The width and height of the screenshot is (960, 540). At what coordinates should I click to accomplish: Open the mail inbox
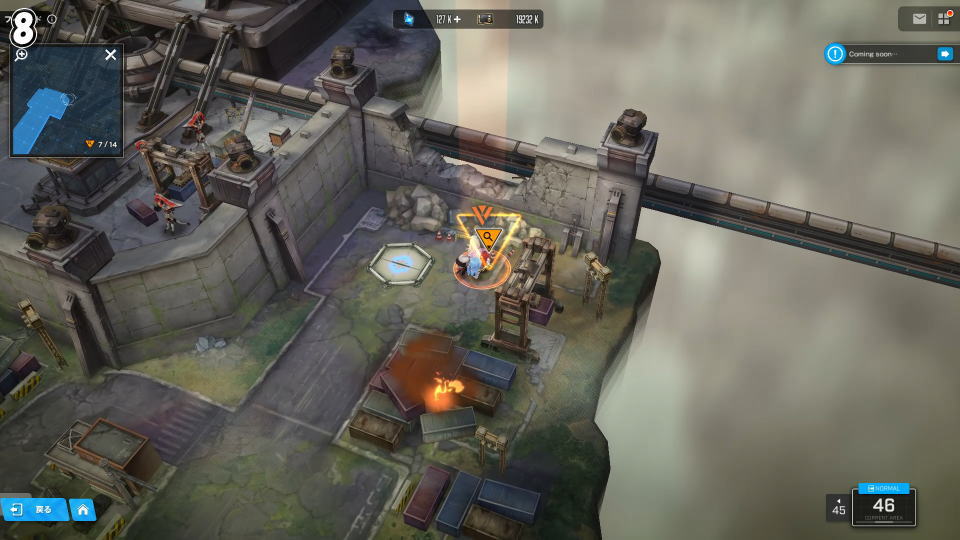[919, 19]
